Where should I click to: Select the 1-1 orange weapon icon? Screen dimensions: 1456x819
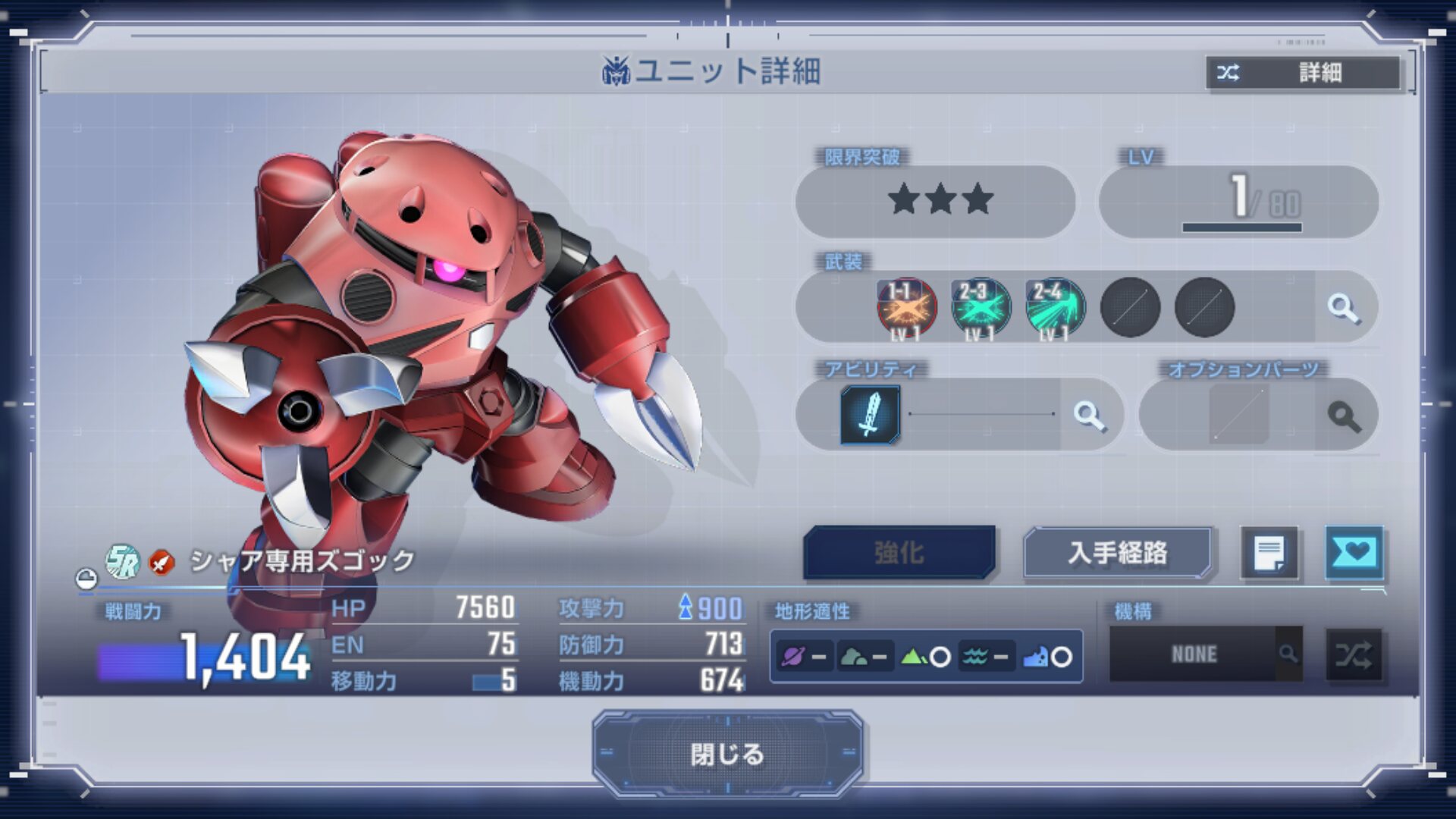[906, 308]
